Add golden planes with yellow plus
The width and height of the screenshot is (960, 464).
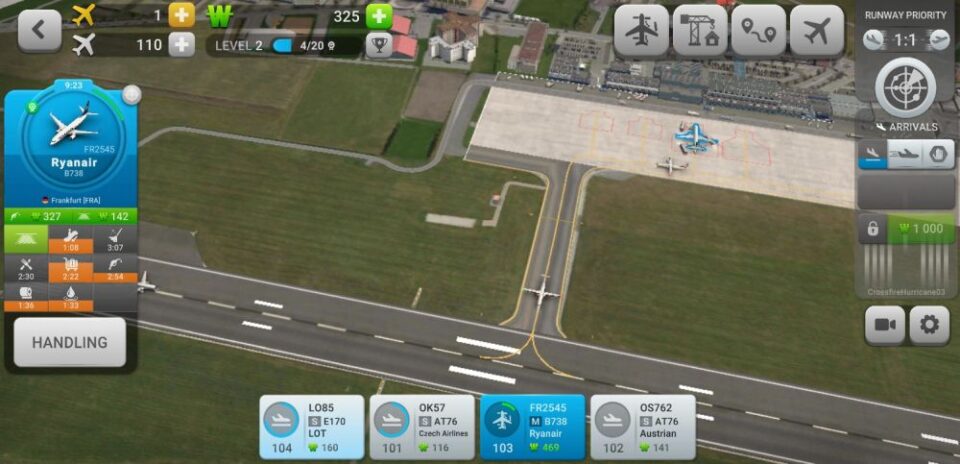coord(181,16)
